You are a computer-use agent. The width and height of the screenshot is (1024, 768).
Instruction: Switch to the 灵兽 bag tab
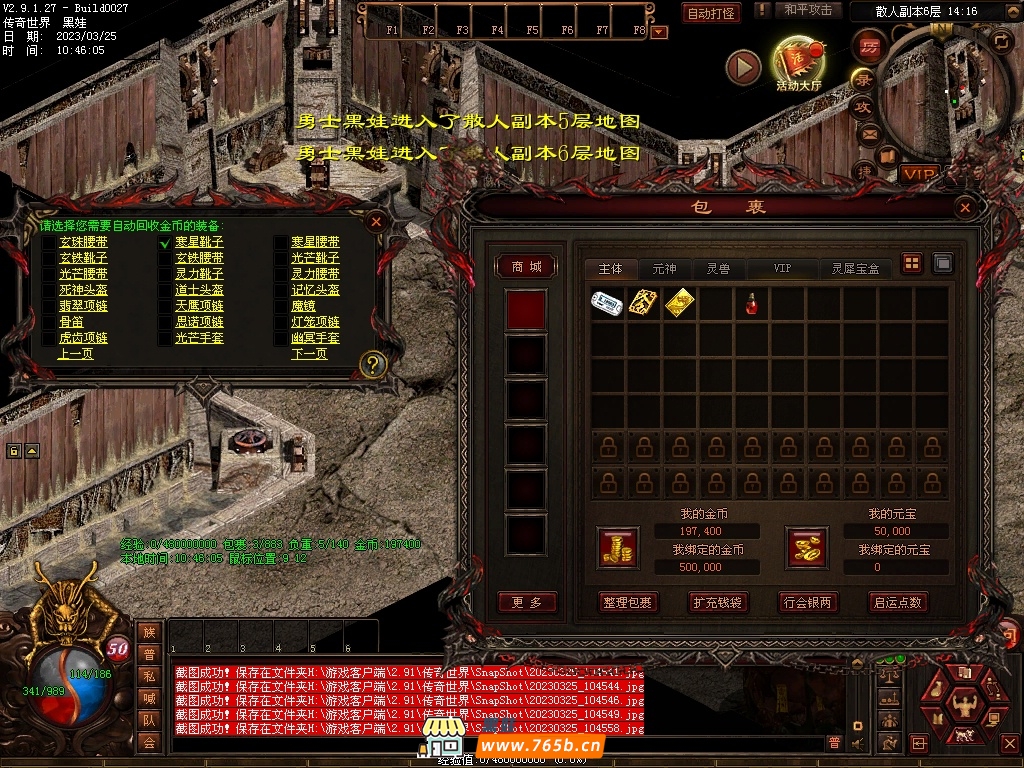[718, 268]
